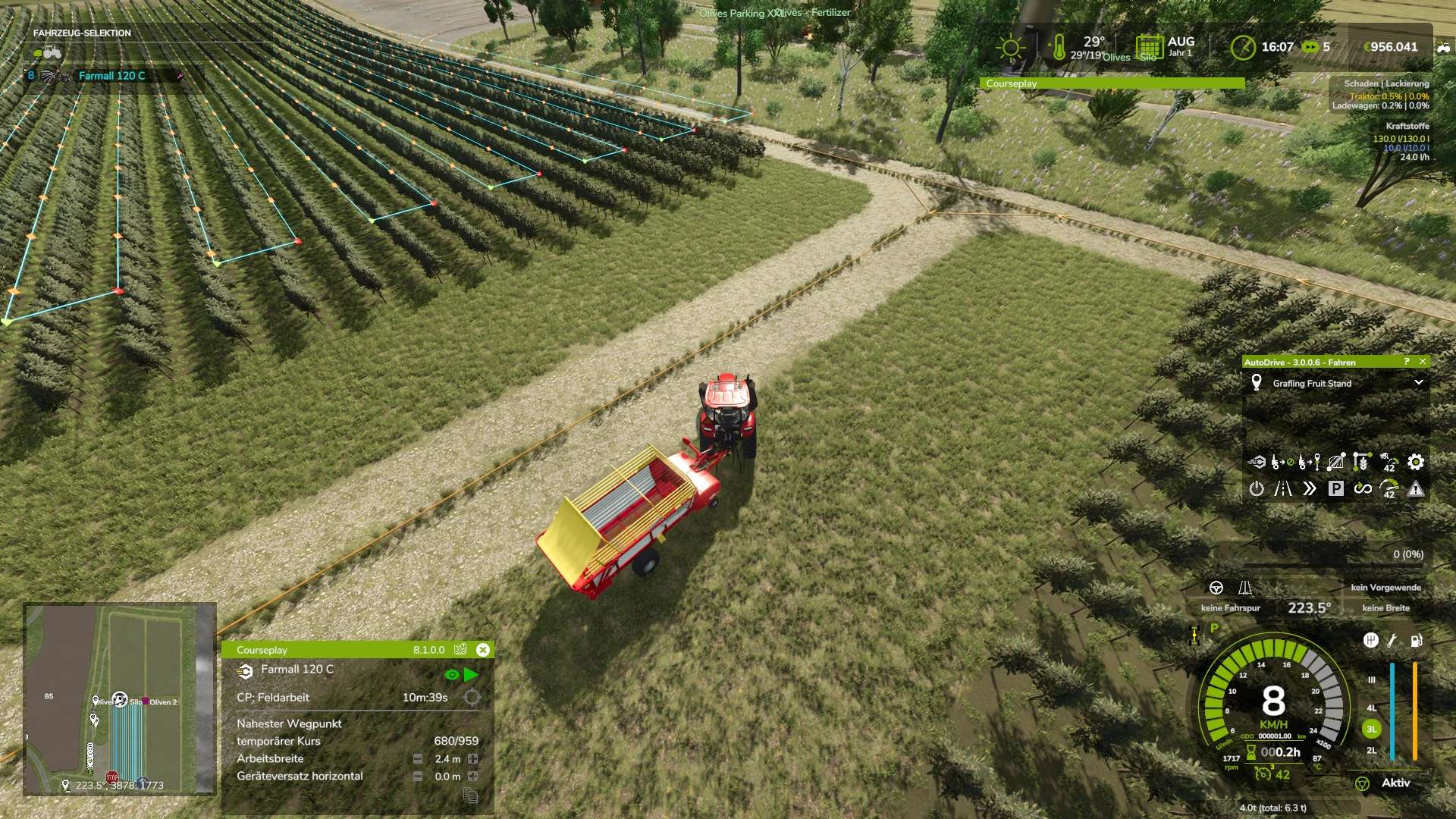The image size is (1456, 819).
Task: Toggle AutoDrive power button
Action: pyautogui.click(x=1257, y=488)
